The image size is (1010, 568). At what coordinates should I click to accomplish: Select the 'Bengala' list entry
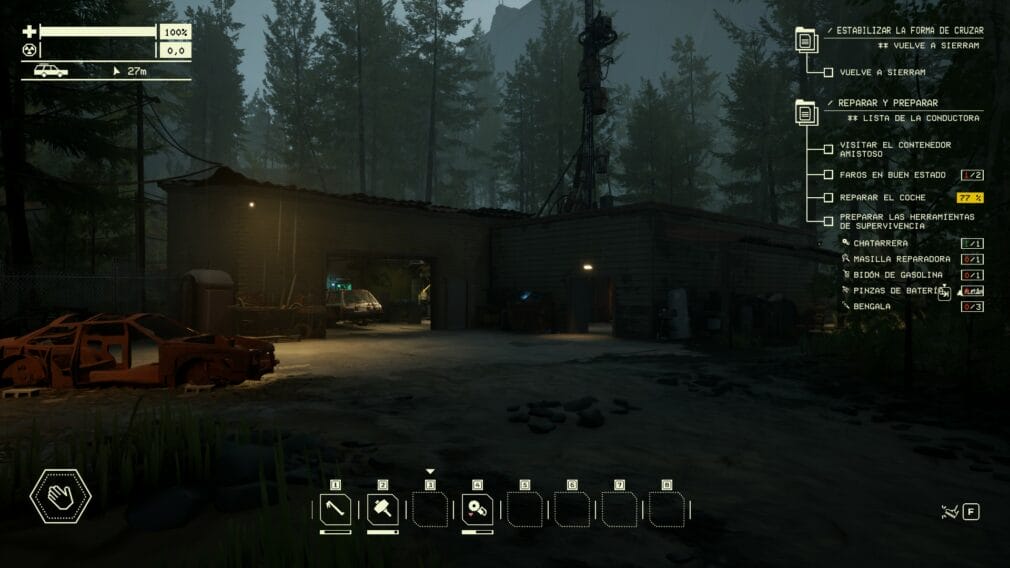point(874,306)
